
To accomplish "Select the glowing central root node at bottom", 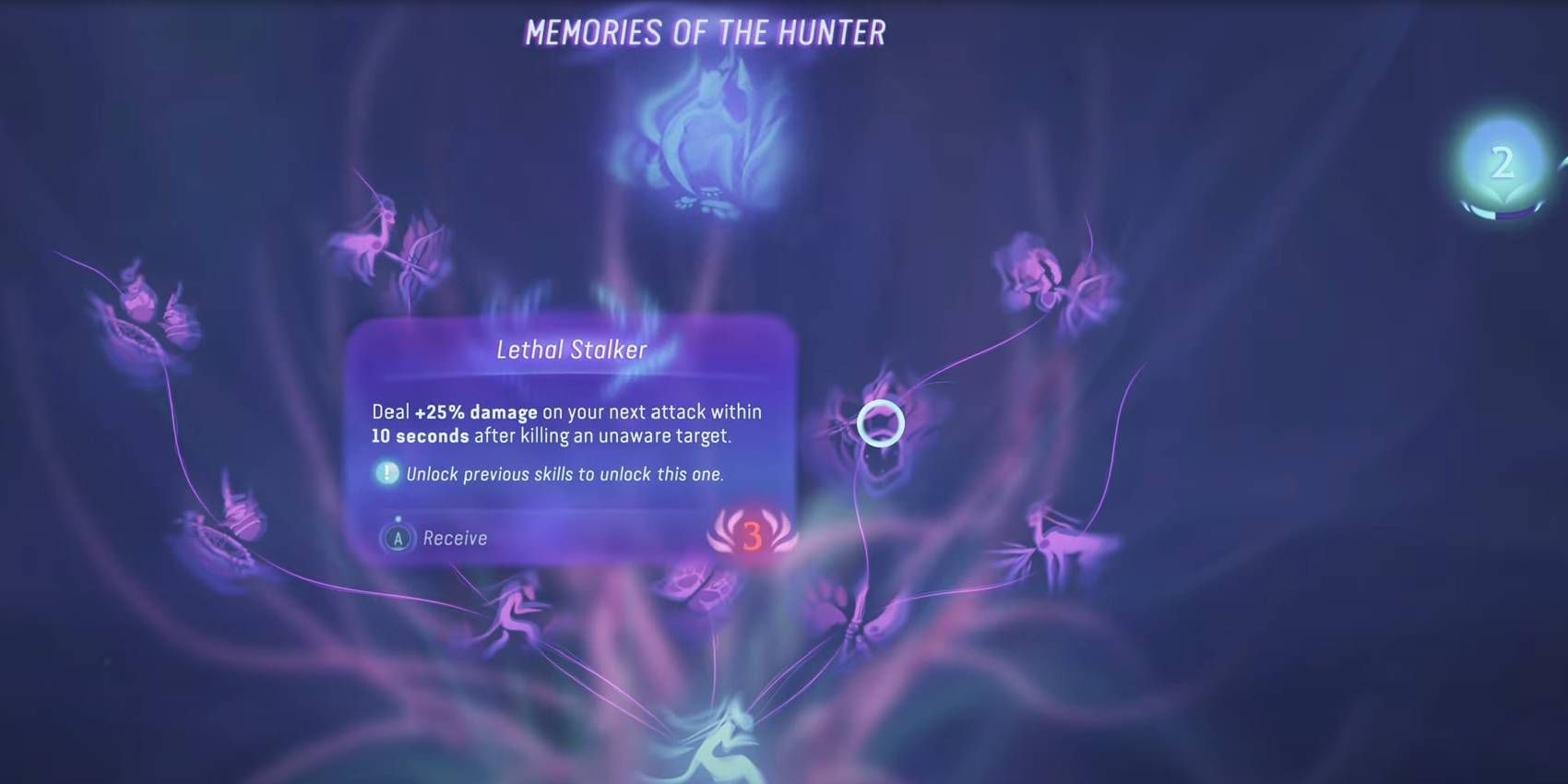I will click(x=729, y=738).
